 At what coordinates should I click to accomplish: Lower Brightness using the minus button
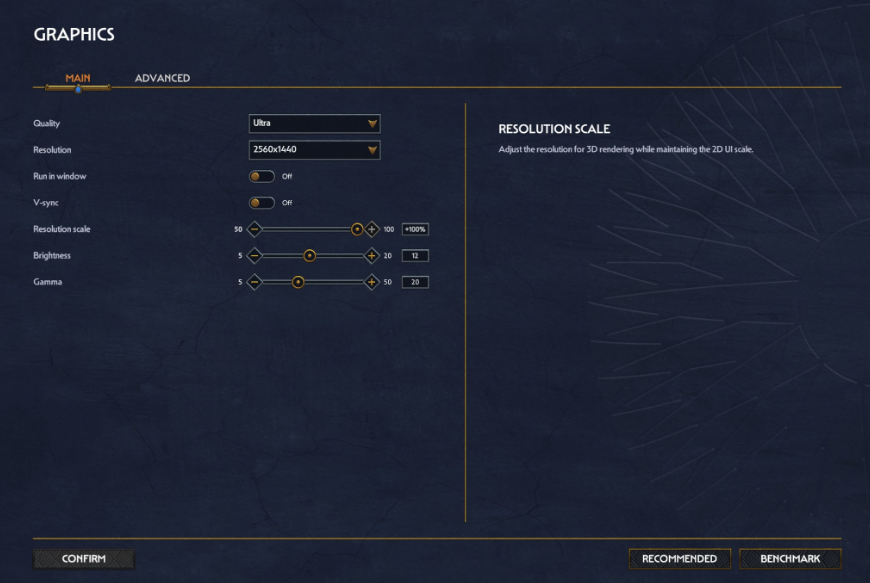254,255
